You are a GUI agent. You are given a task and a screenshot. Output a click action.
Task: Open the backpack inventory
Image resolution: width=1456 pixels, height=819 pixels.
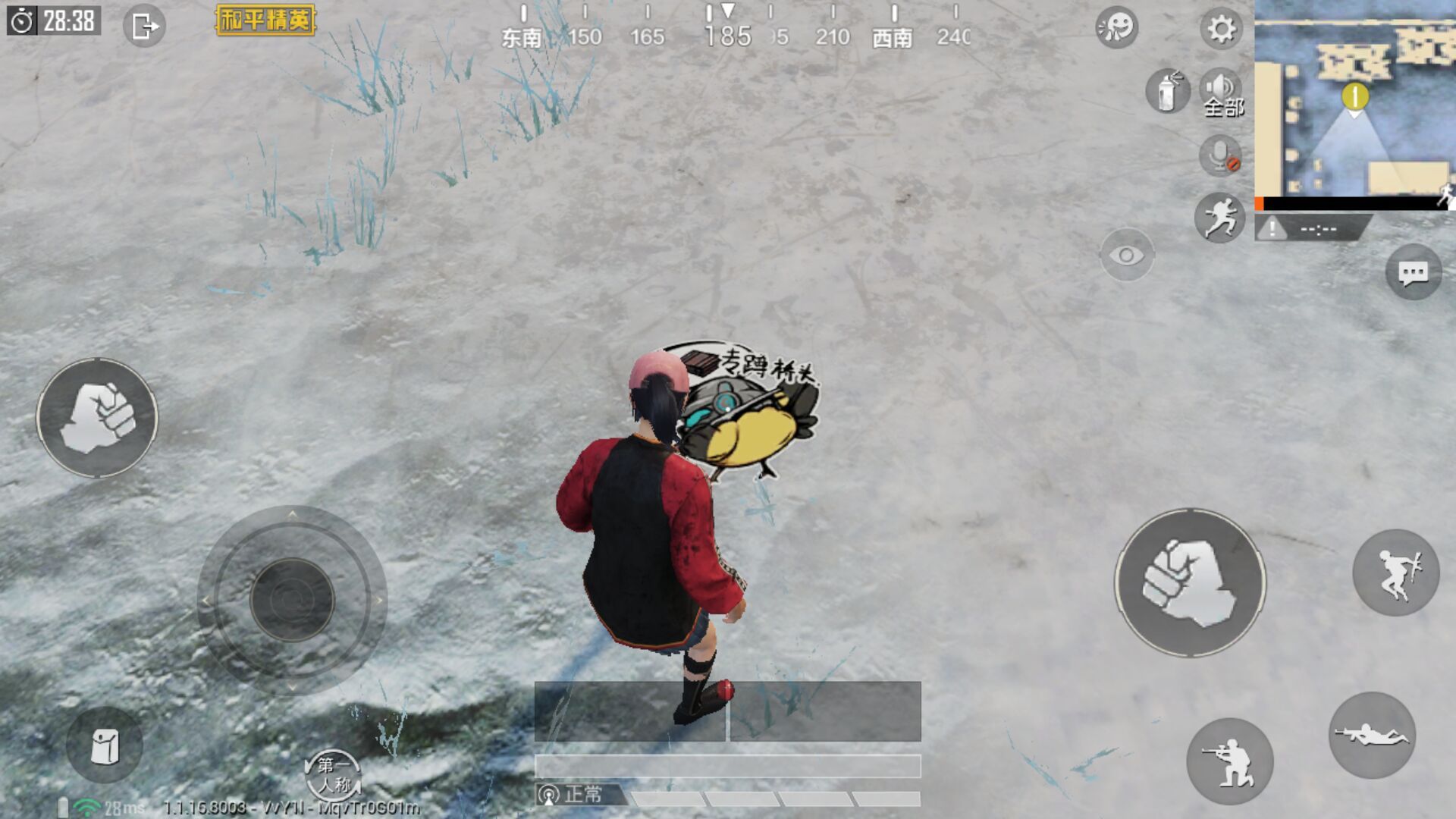click(105, 745)
